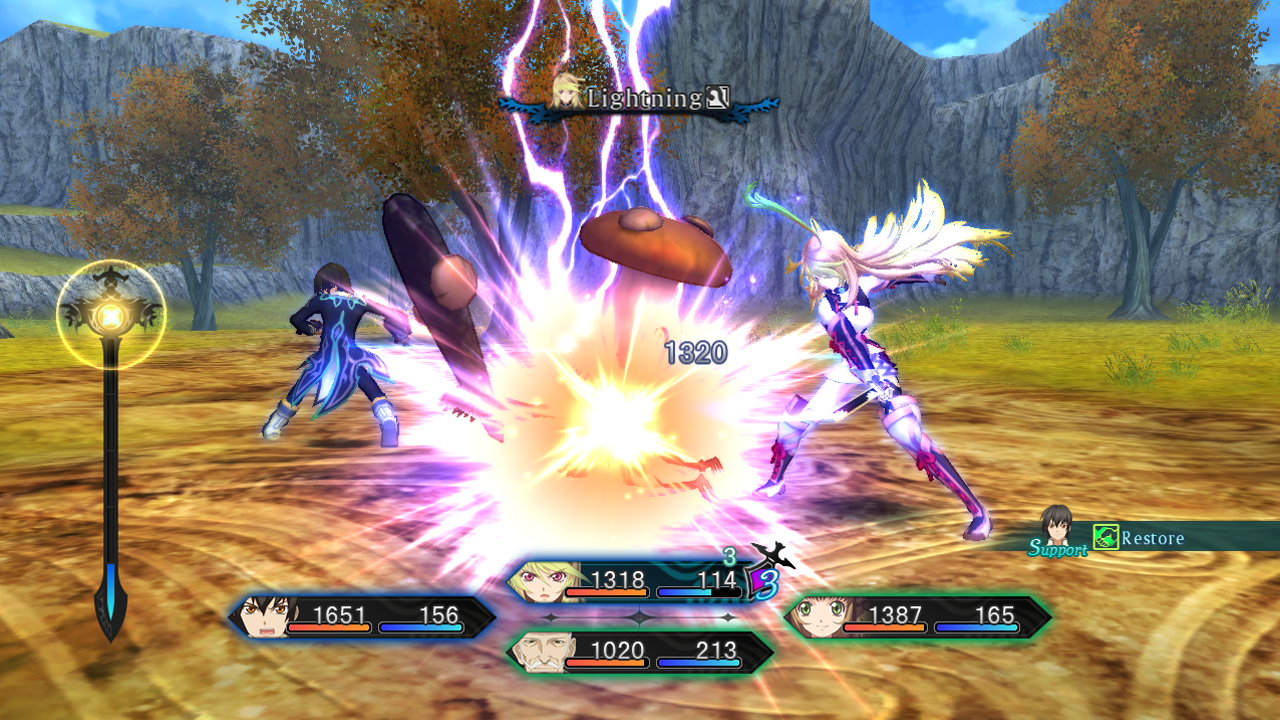Select the green-eyed girl's party status panel

tap(917, 617)
